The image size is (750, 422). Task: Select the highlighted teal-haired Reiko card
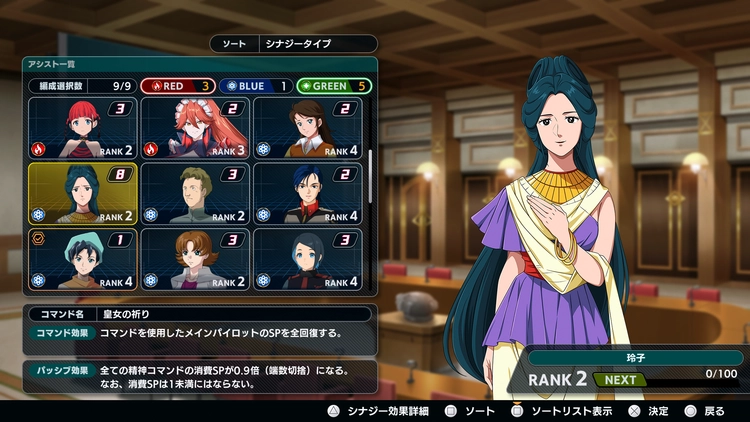point(83,193)
